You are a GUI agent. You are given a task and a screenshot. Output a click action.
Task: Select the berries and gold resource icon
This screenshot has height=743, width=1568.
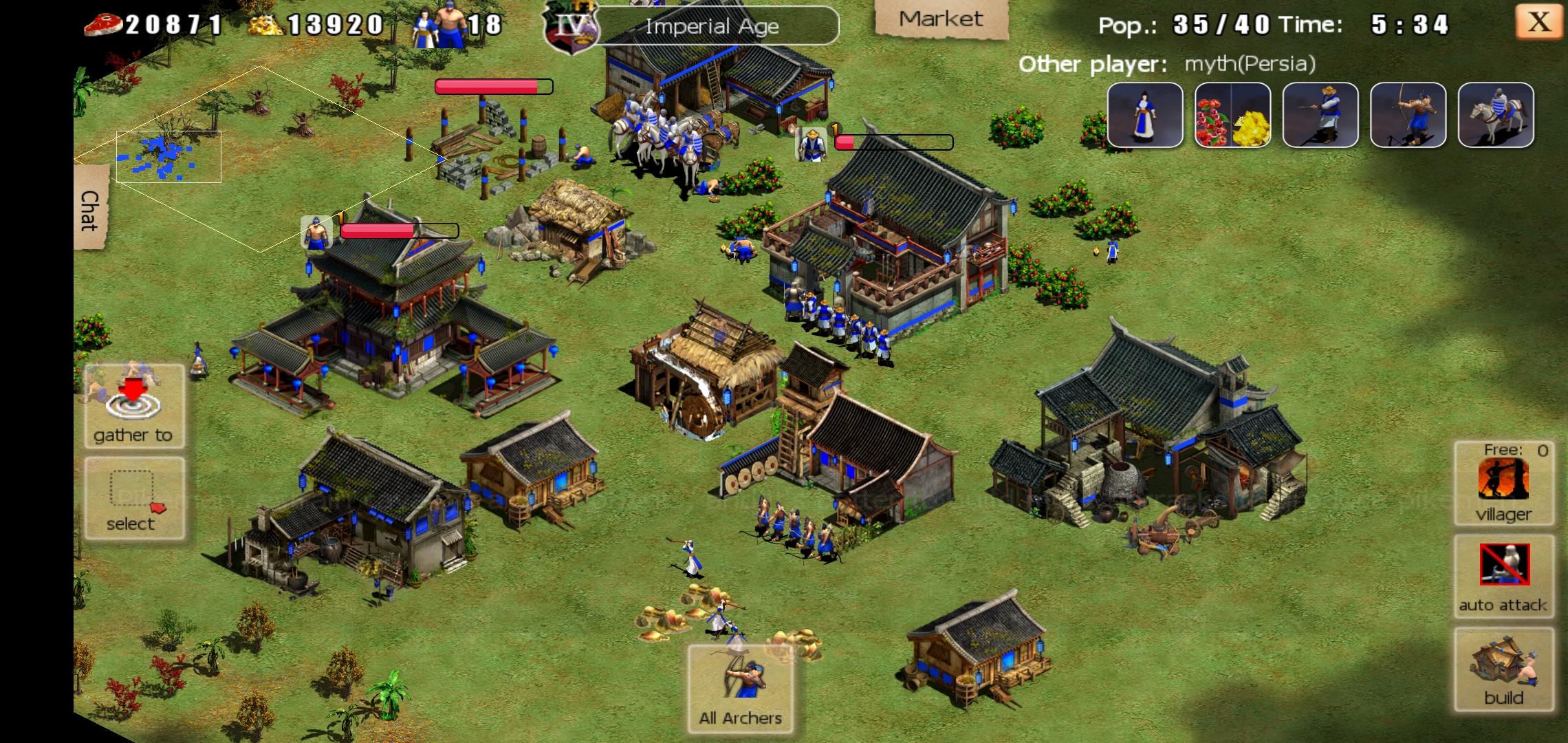pyautogui.click(x=1232, y=115)
